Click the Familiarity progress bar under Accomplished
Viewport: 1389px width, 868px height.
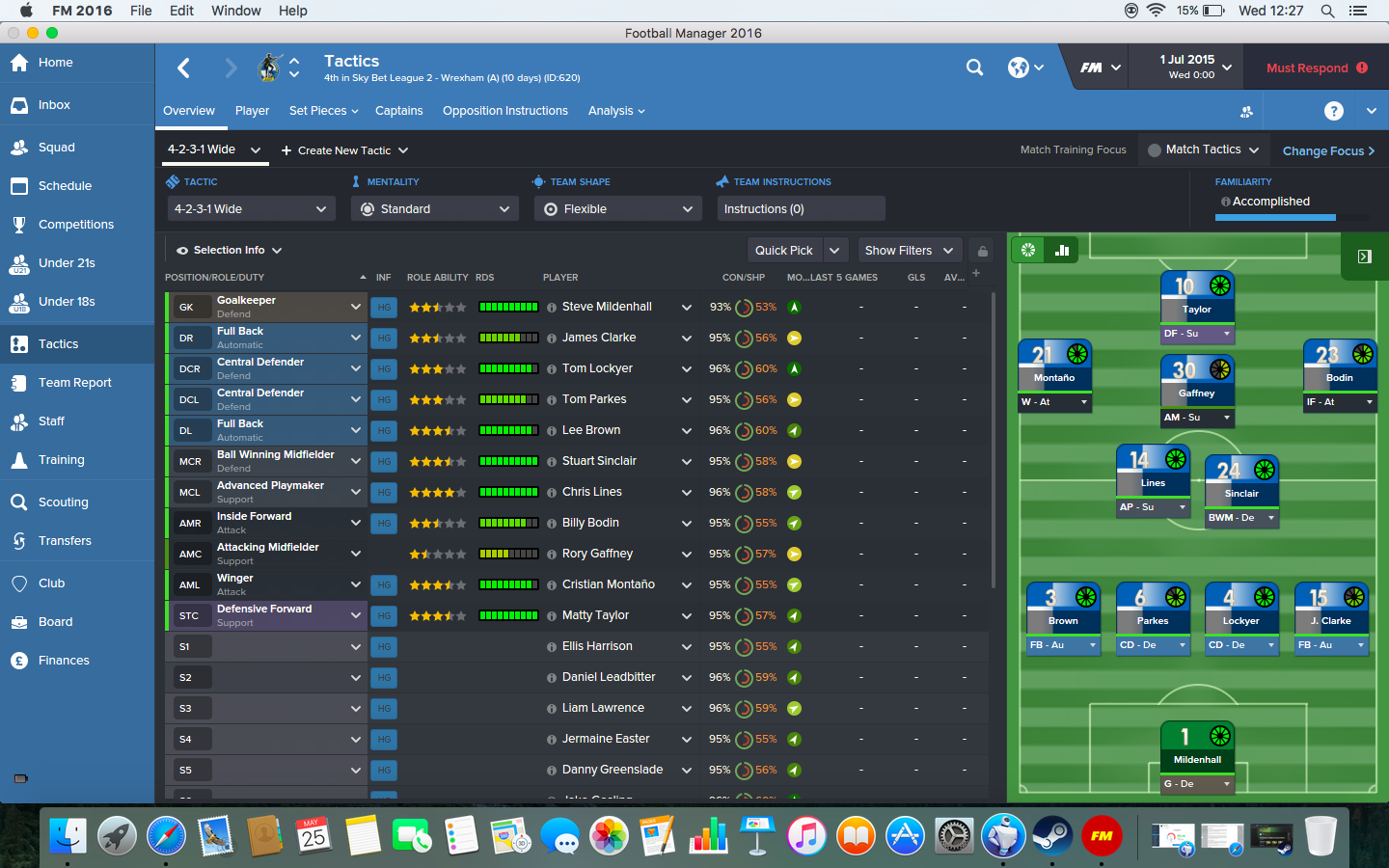pyautogui.click(x=1274, y=218)
